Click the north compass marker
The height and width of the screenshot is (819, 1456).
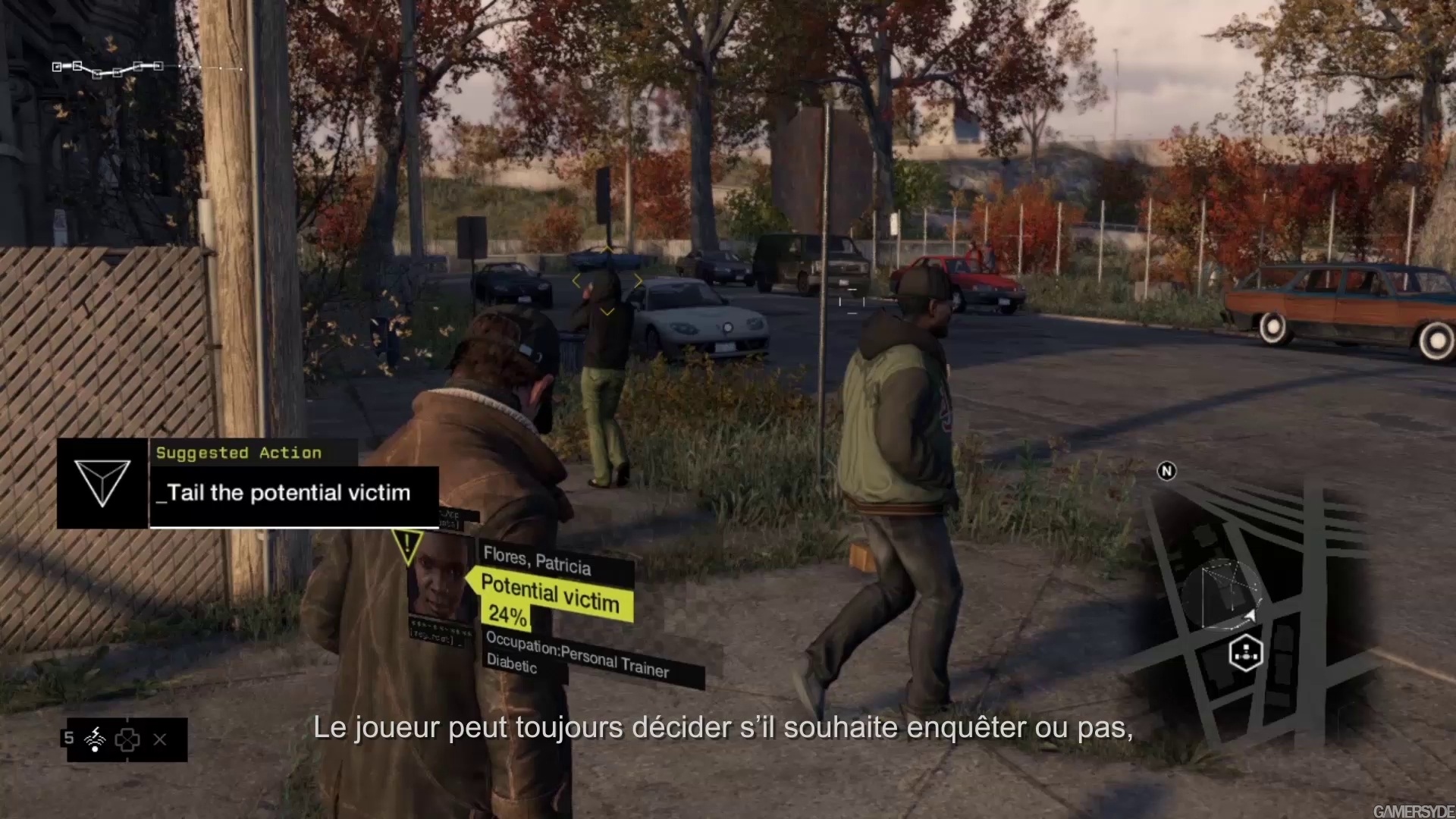[1166, 472]
